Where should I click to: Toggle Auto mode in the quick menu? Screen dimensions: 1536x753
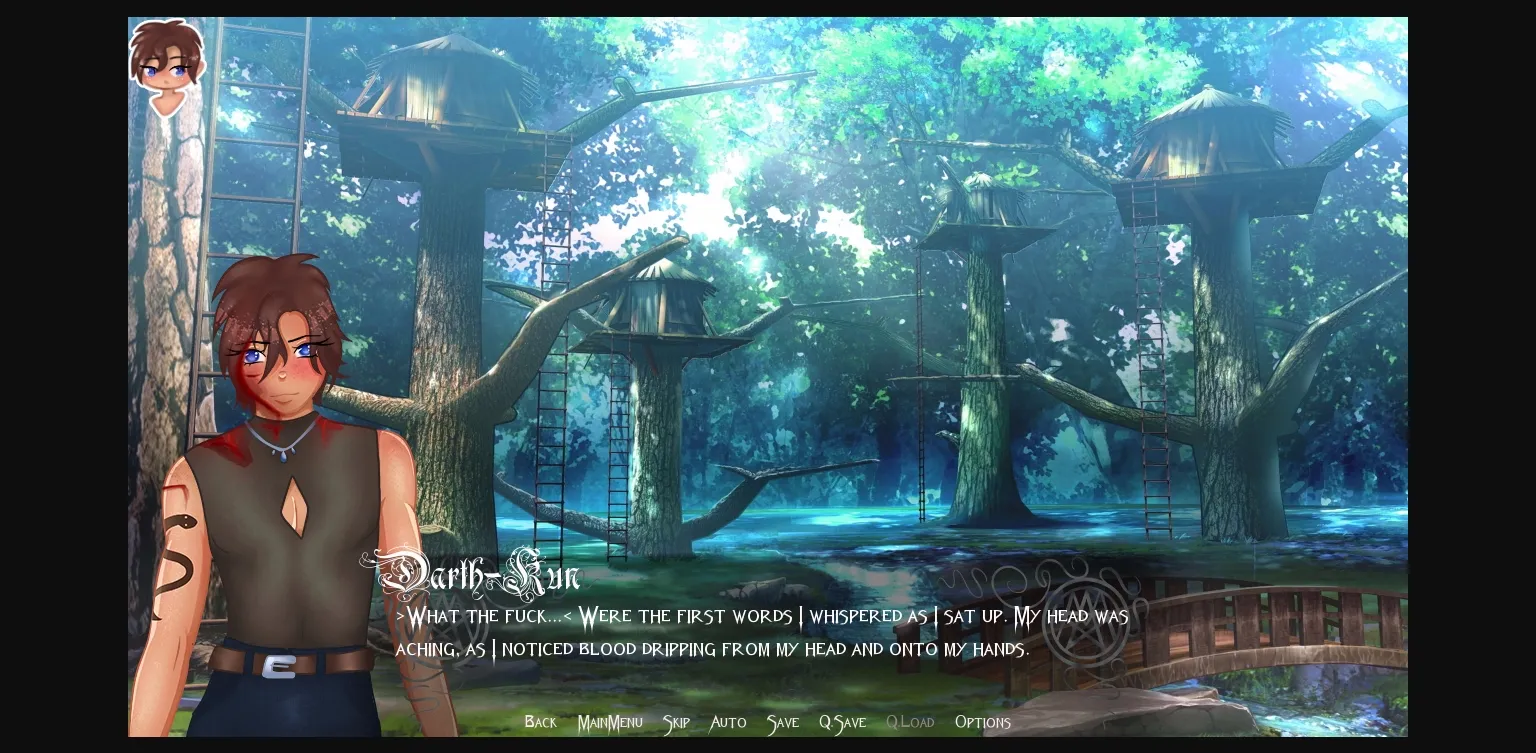727,722
